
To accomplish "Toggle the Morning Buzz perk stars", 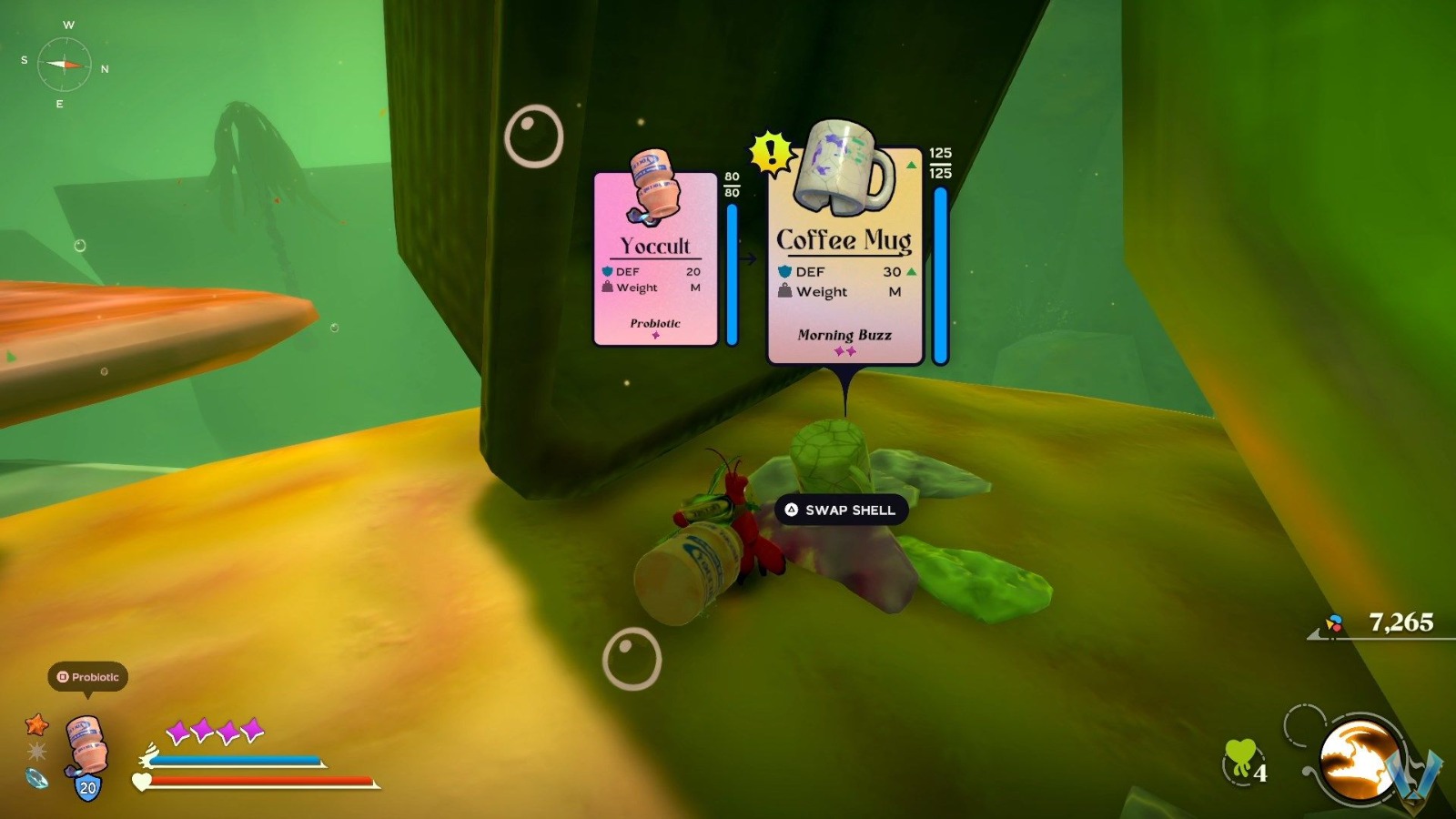I will click(844, 351).
